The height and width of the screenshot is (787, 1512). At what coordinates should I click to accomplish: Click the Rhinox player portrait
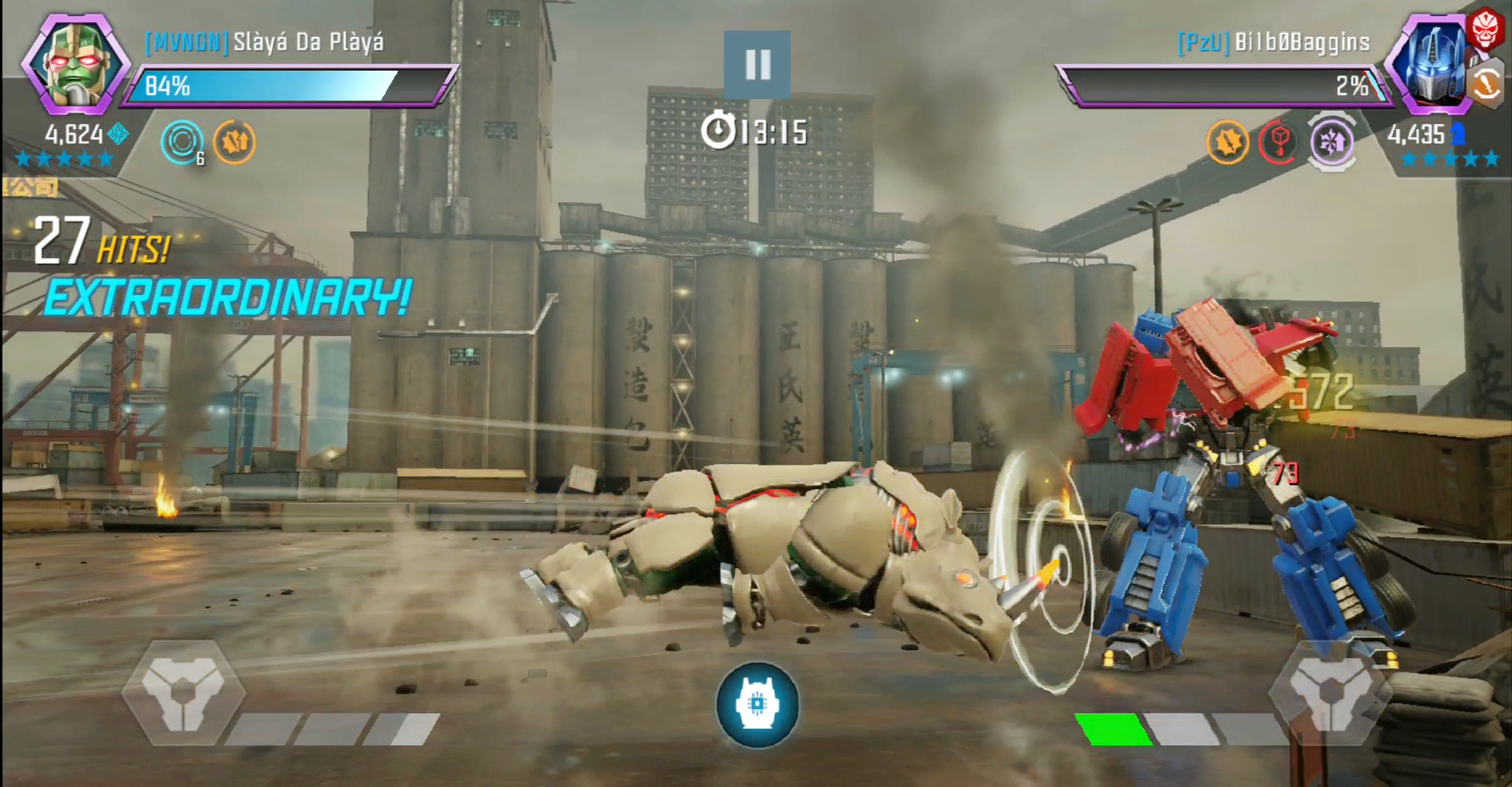(x=74, y=64)
